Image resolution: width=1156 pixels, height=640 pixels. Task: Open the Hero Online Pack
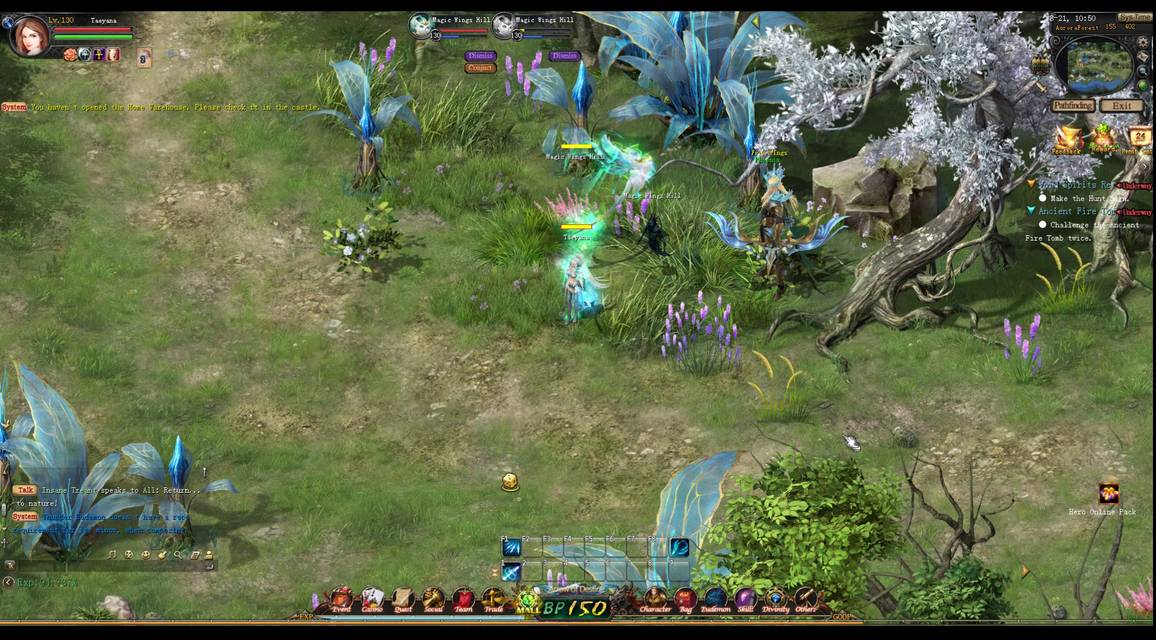click(x=1109, y=493)
